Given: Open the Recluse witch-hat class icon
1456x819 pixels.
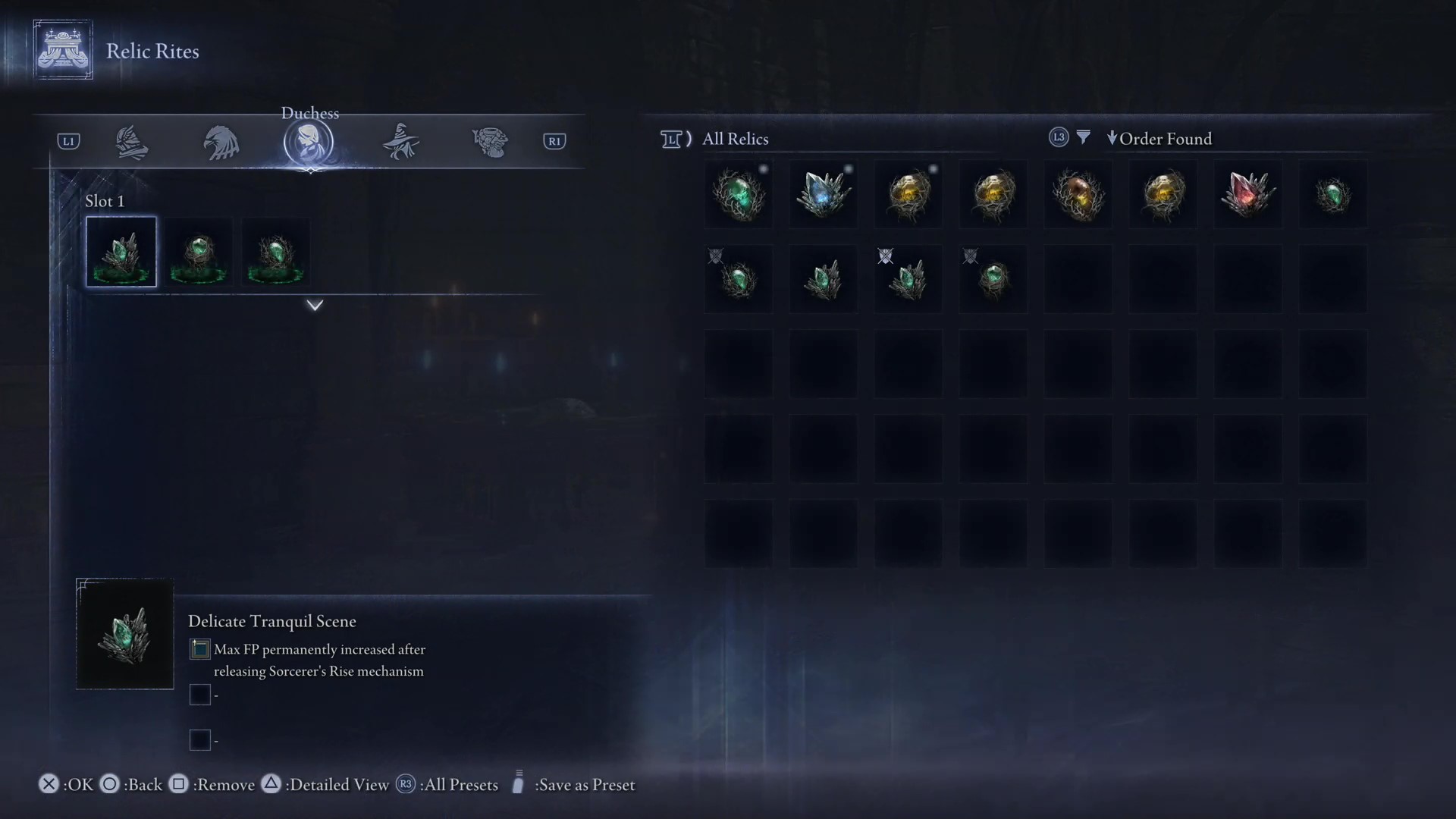Looking at the screenshot, I should (400, 142).
